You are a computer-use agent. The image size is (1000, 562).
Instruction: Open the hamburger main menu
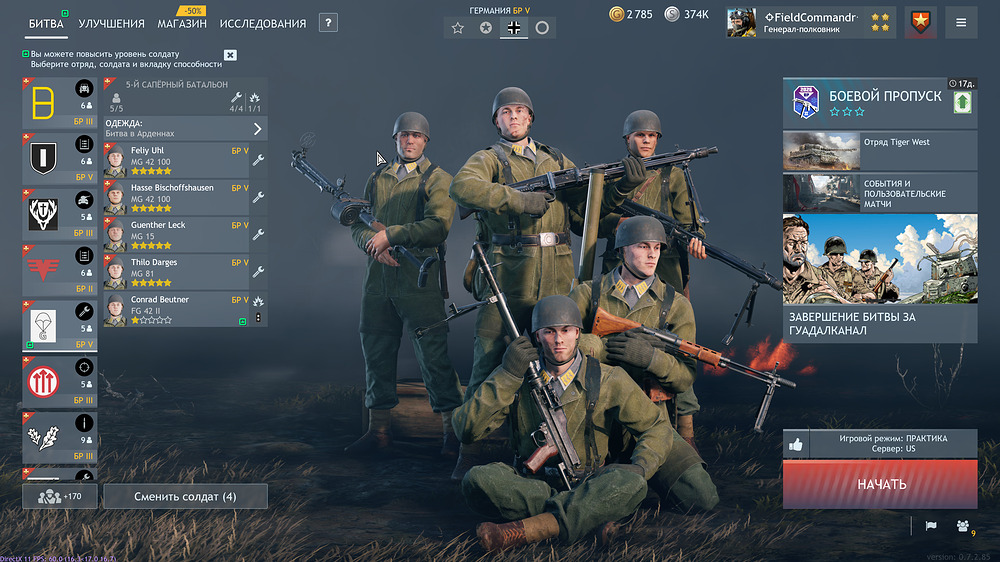pyautogui.click(x=961, y=22)
